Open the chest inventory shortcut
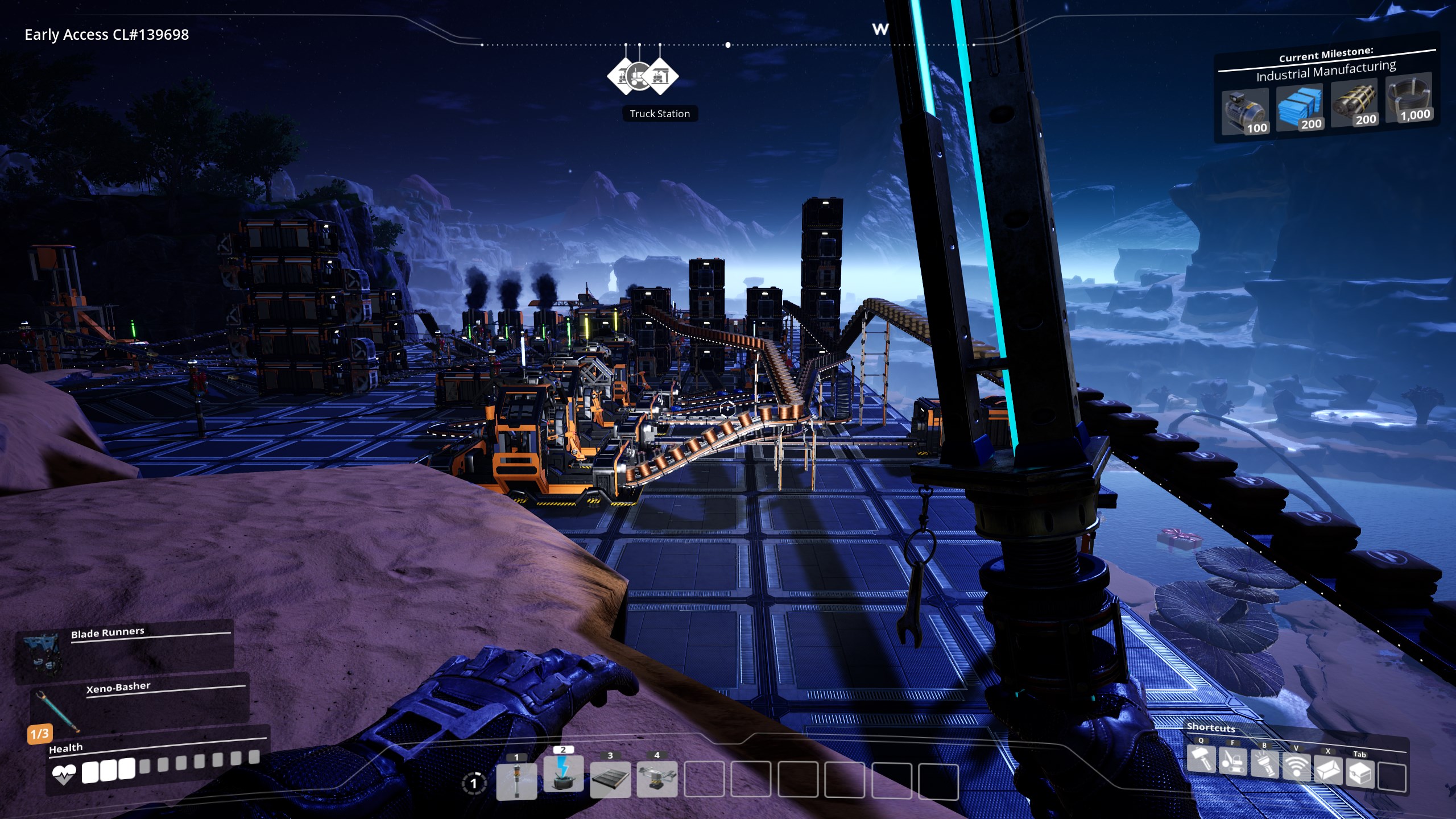Image resolution: width=1456 pixels, height=819 pixels. click(x=1360, y=773)
